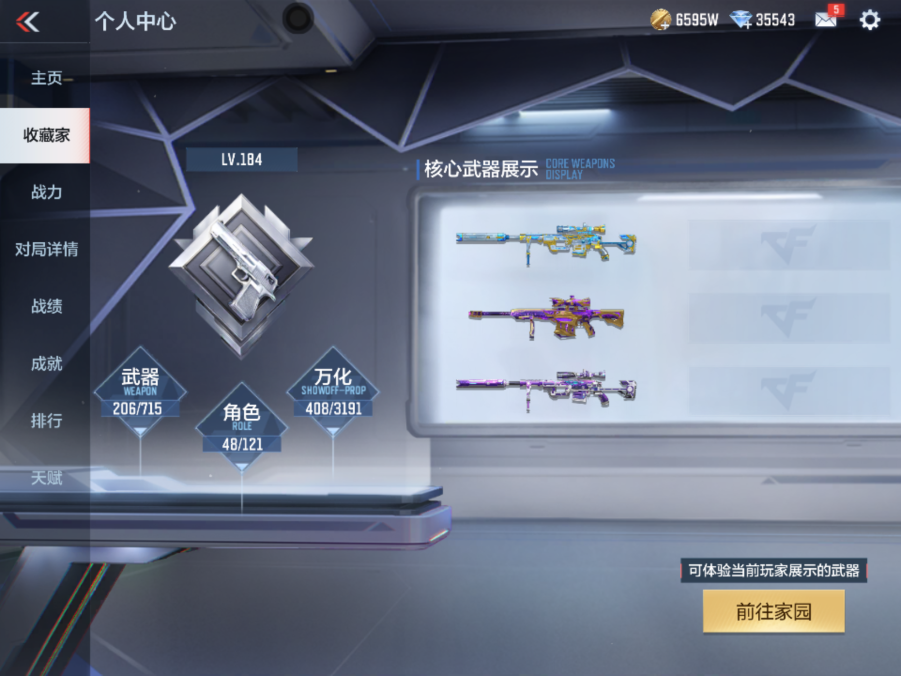Click the pink and silver sniper rifle
The height and width of the screenshot is (676, 901).
click(546, 389)
